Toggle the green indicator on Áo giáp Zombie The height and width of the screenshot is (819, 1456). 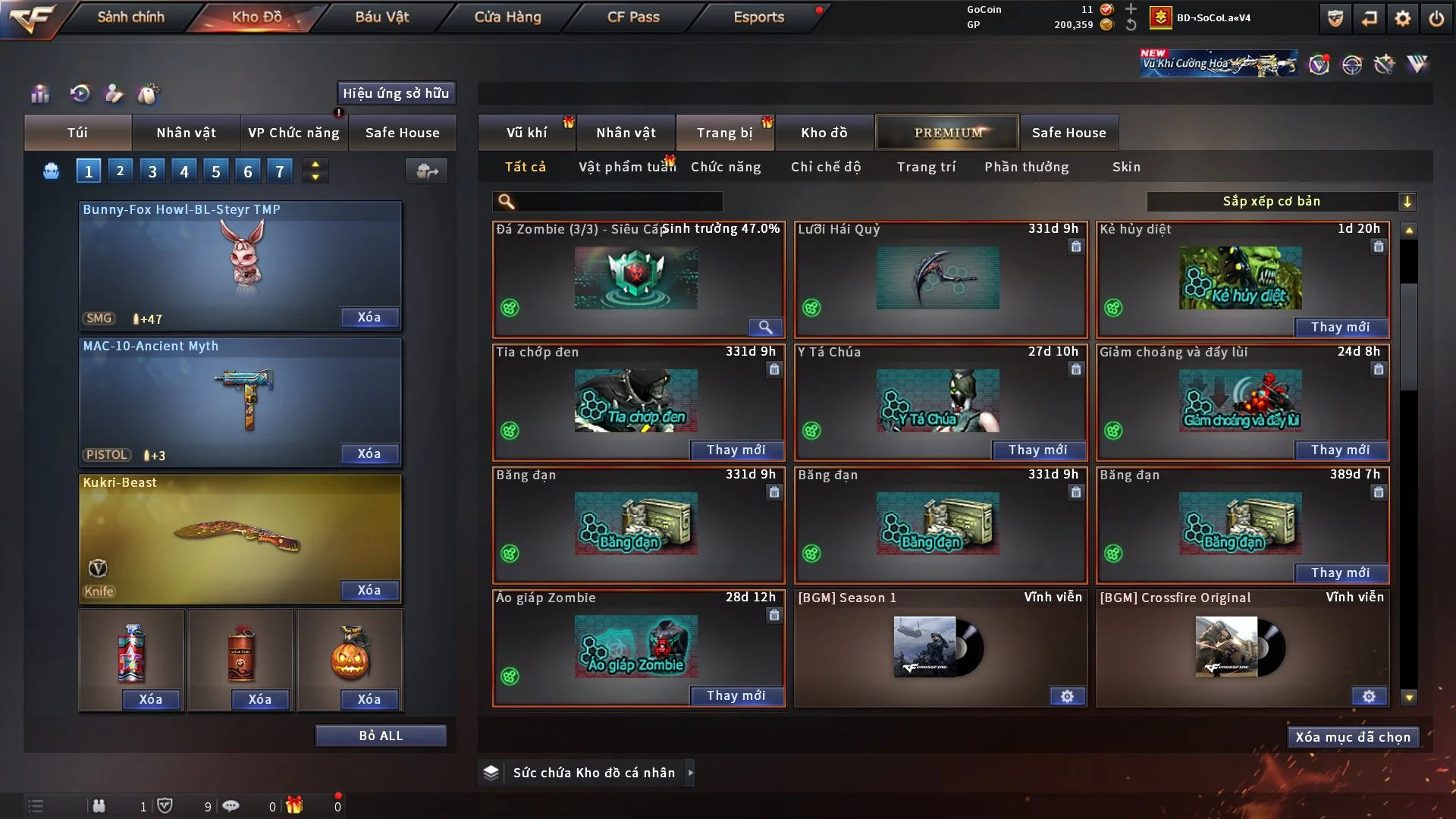[510, 676]
